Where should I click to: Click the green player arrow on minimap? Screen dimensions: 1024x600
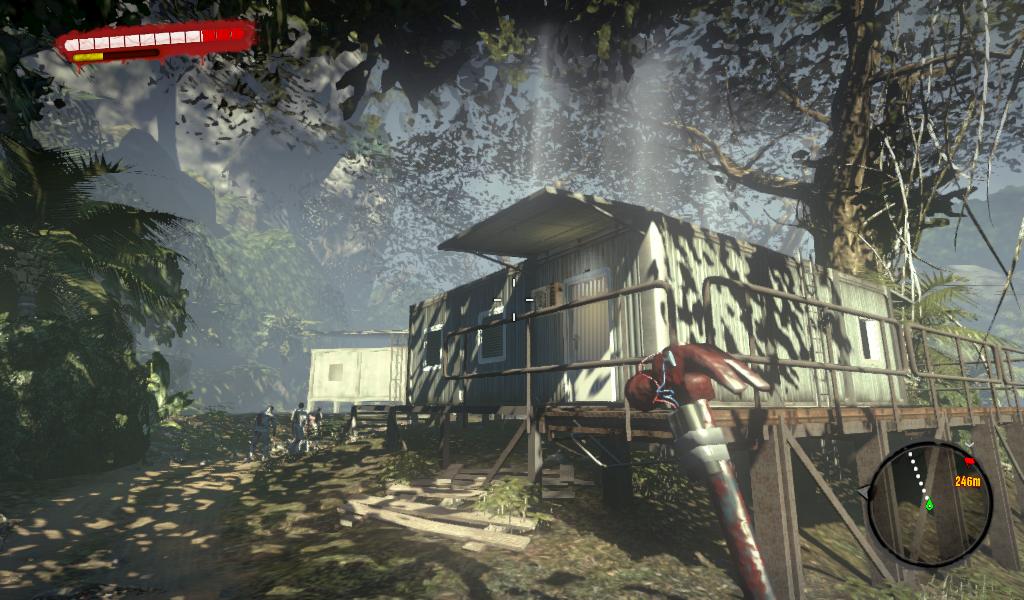[928, 504]
